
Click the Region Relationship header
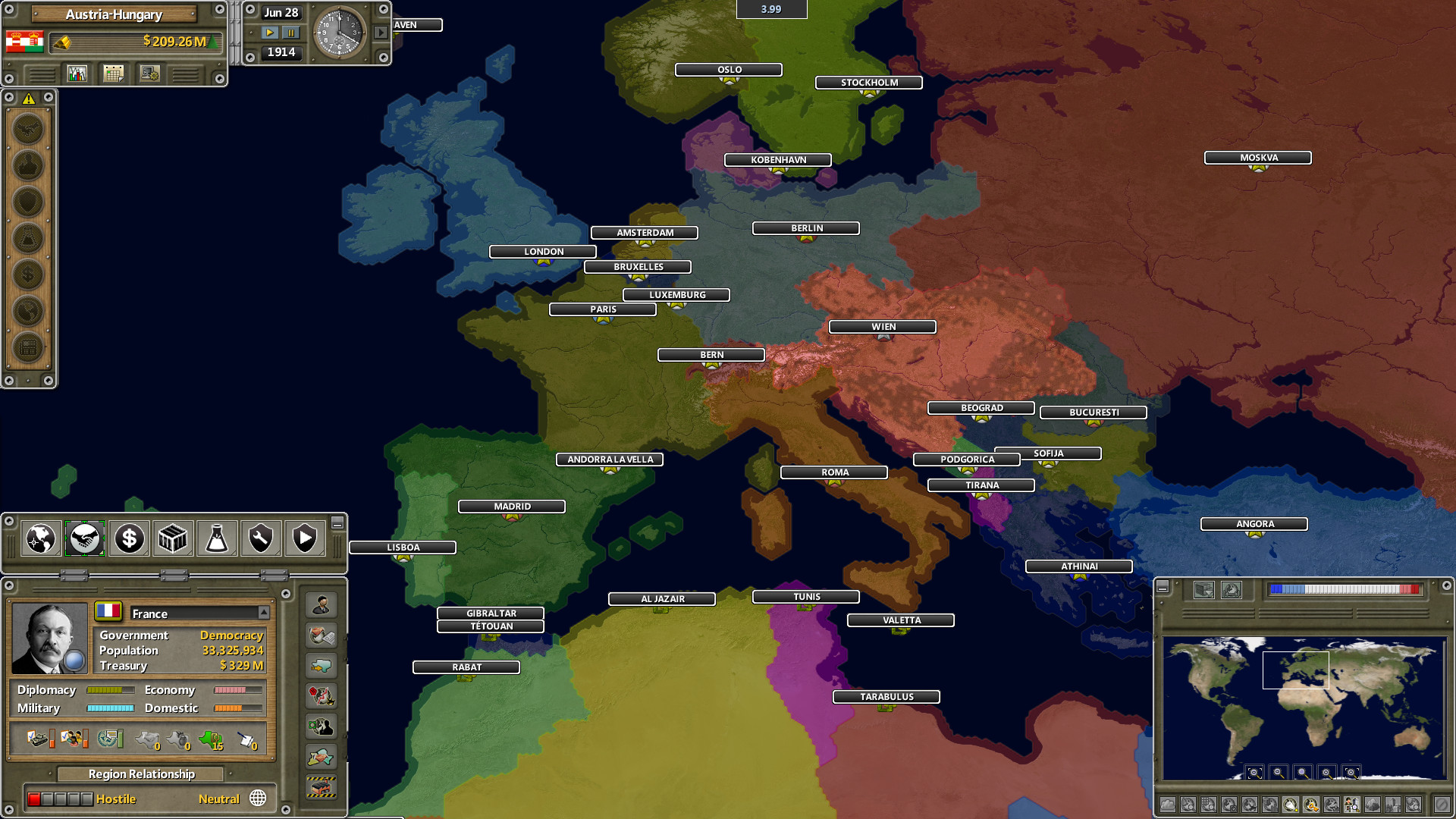point(140,774)
